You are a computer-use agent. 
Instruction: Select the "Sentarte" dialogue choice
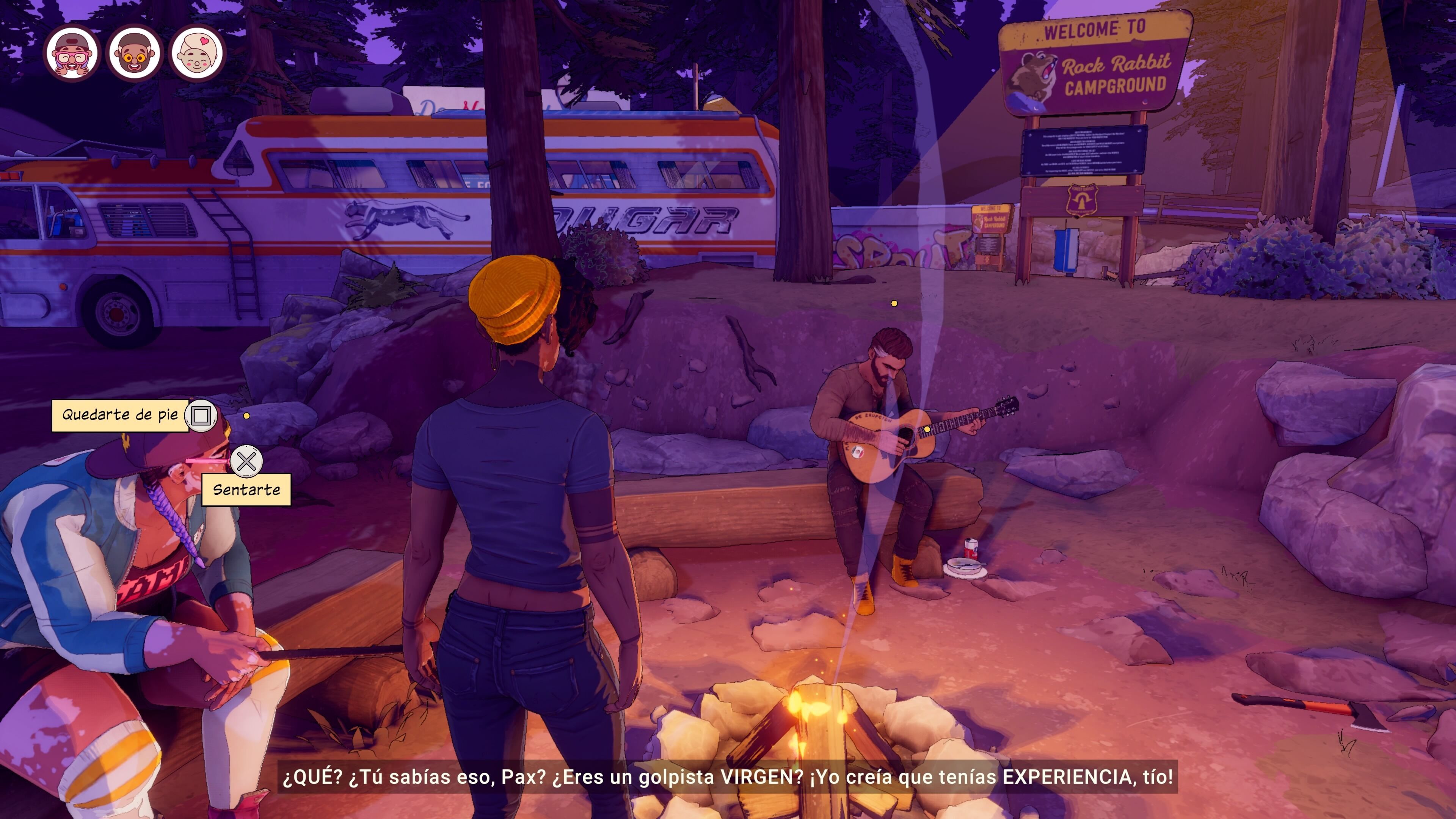click(246, 490)
